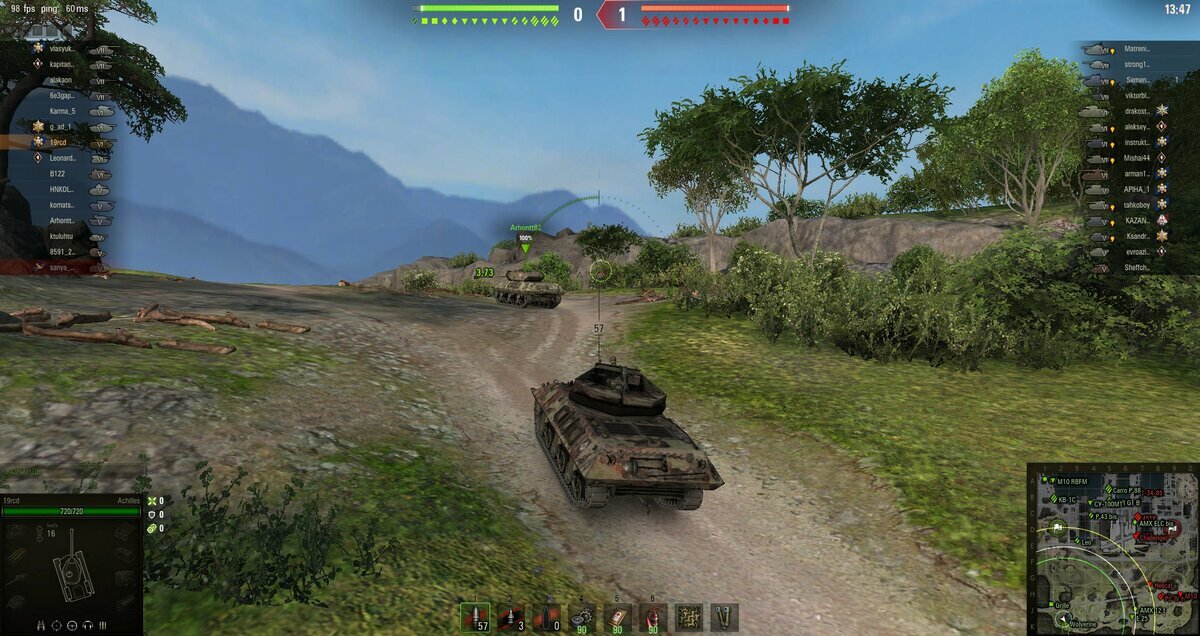Select ally ktuluhtu in the team list

pos(63,236)
